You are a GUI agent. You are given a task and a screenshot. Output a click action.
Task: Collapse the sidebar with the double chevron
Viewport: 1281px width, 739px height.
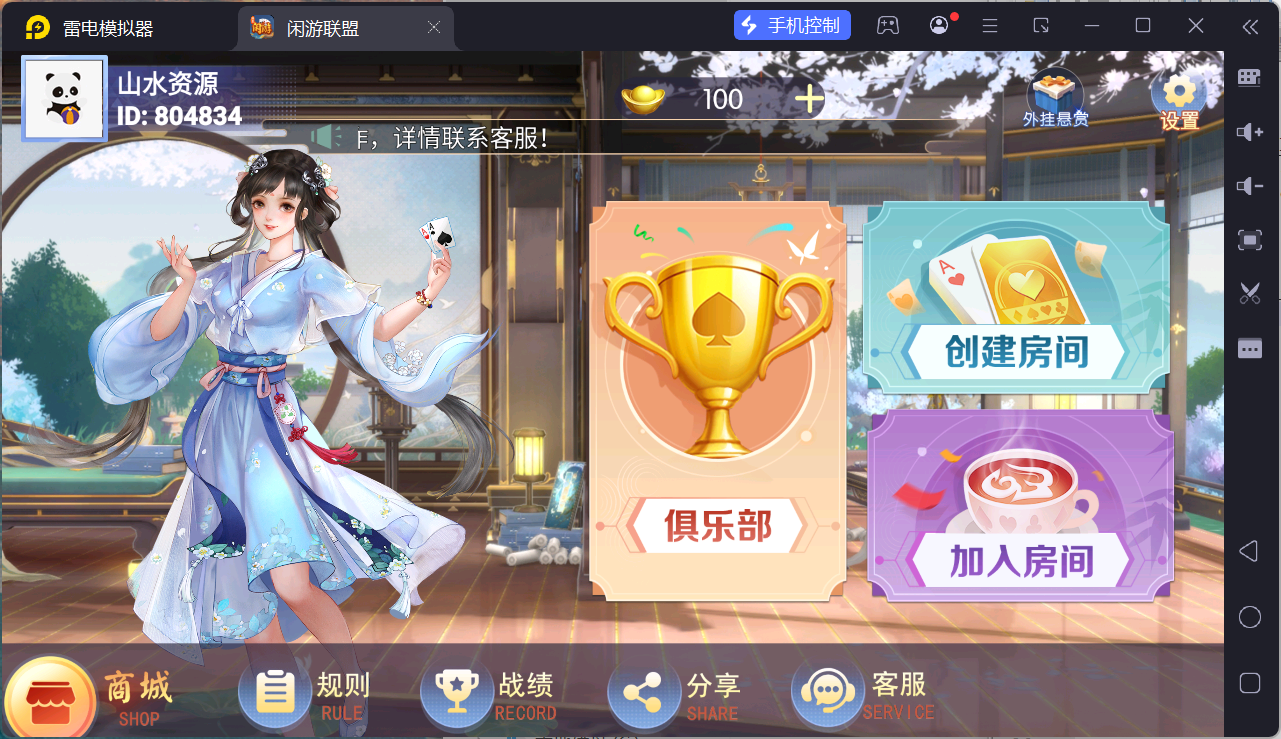pos(1248,28)
